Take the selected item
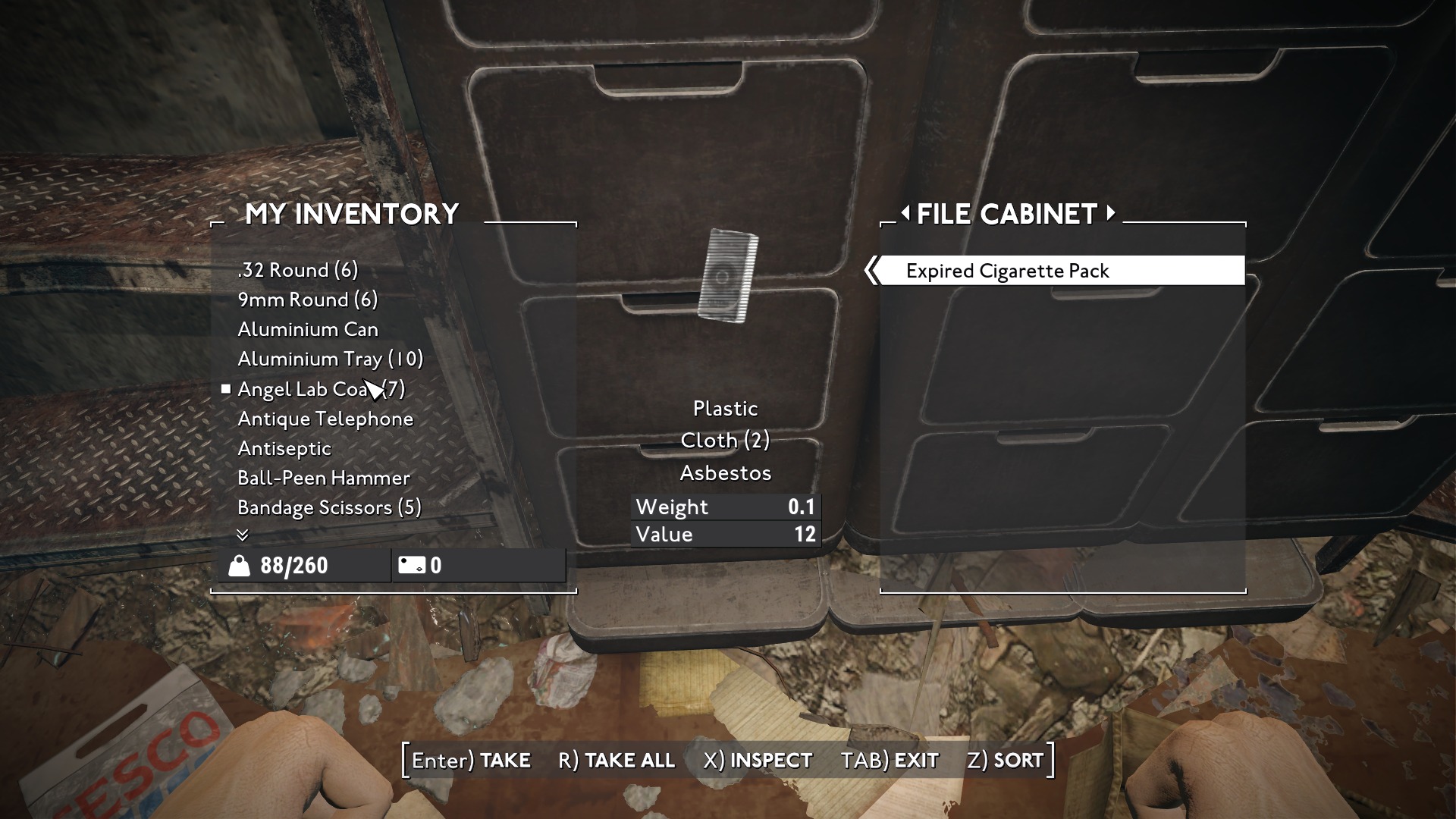1456x819 pixels. tap(471, 760)
